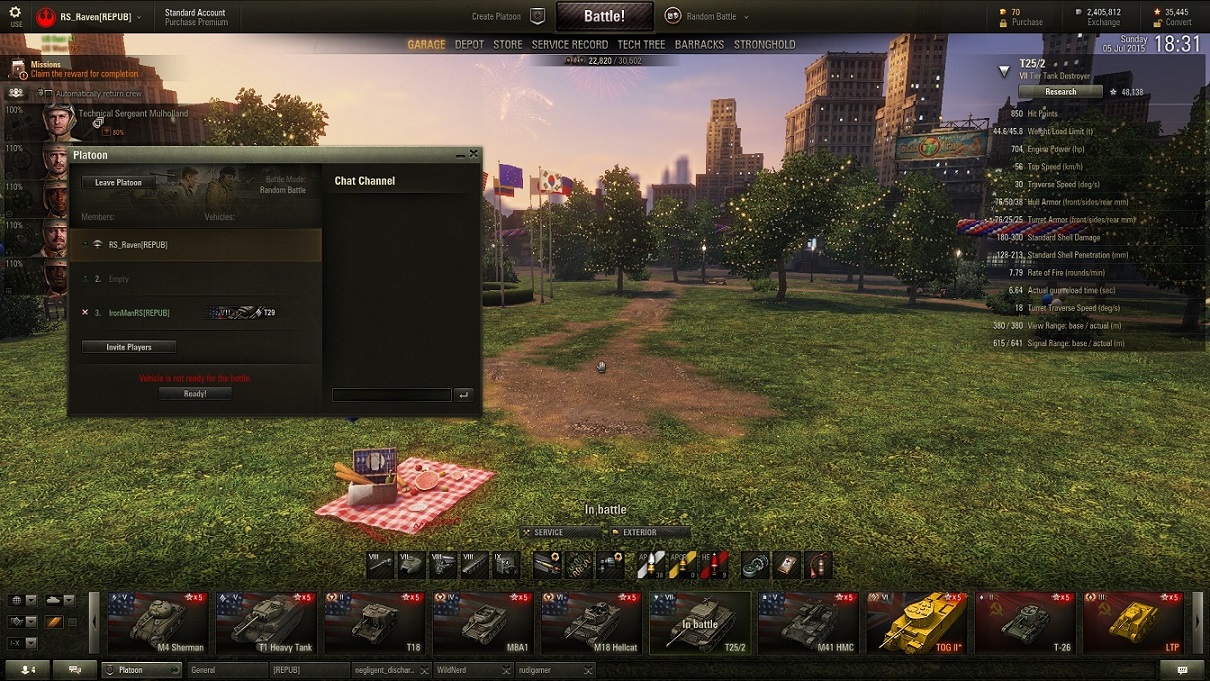Viewport: 1210px width, 681px height.
Task: Open the Service menu for vehicle
Action: (560, 533)
